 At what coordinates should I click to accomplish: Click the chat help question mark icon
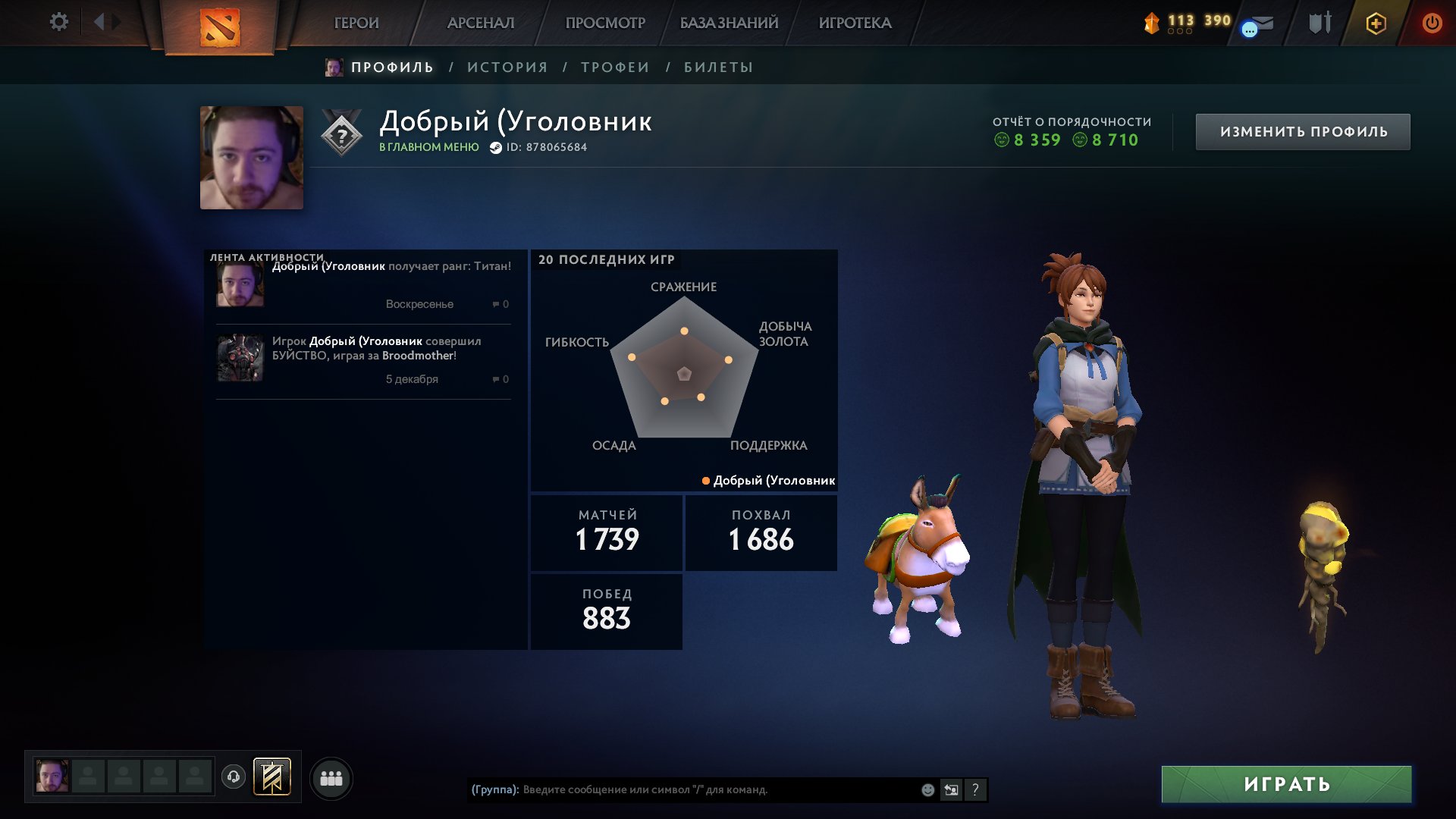(x=976, y=789)
